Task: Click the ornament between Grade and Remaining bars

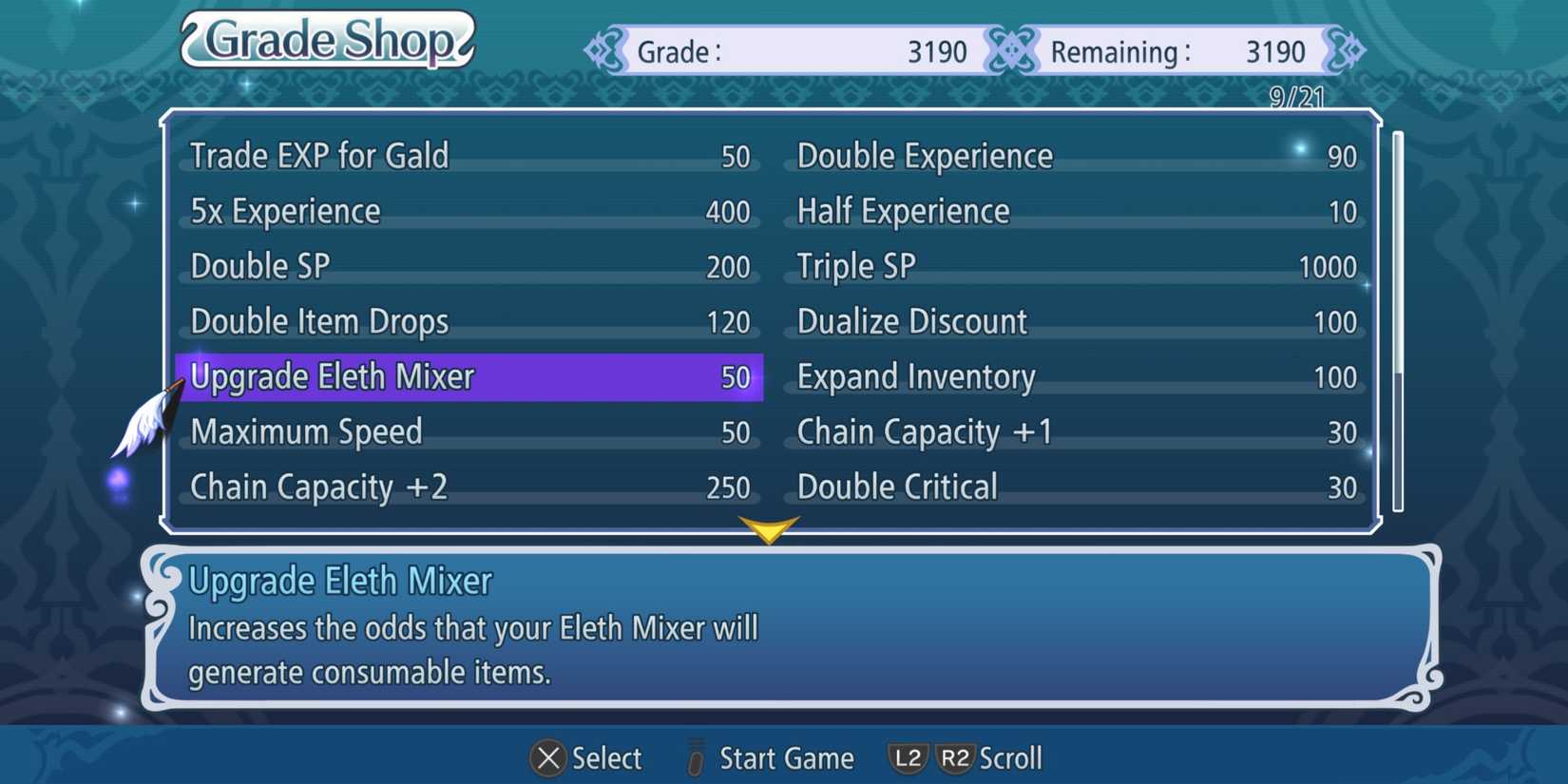Action: tap(1013, 51)
